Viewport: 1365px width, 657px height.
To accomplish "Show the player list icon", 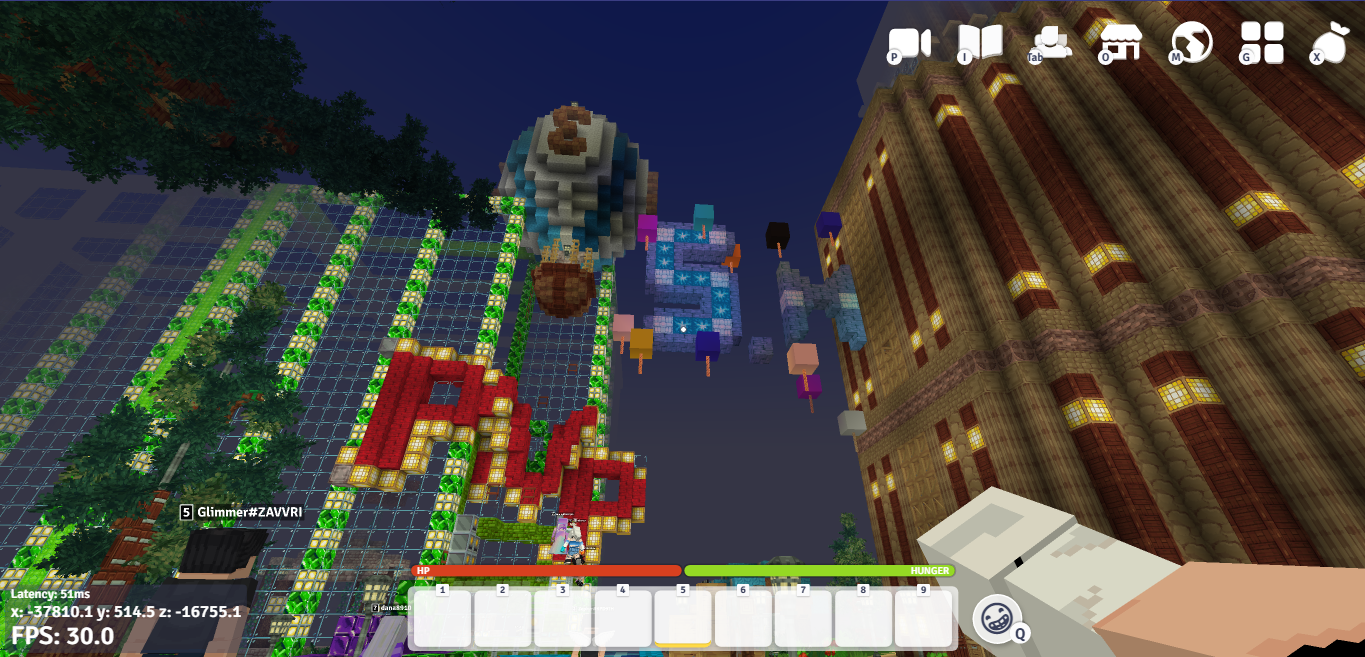I will tap(1051, 42).
